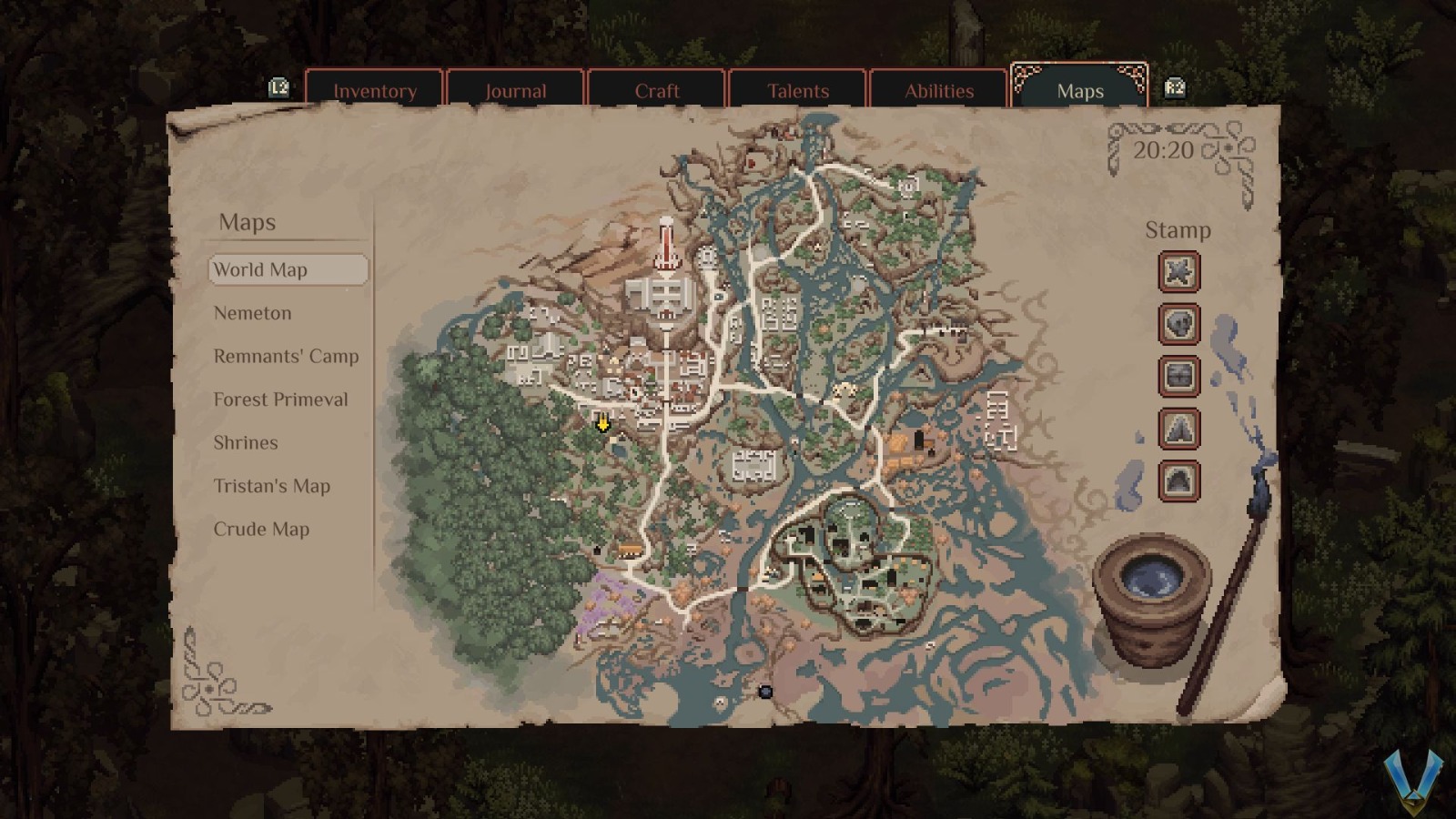Select the chest stamp icon
This screenshot has width=1456, height=819.
[x=1178, y=377]
